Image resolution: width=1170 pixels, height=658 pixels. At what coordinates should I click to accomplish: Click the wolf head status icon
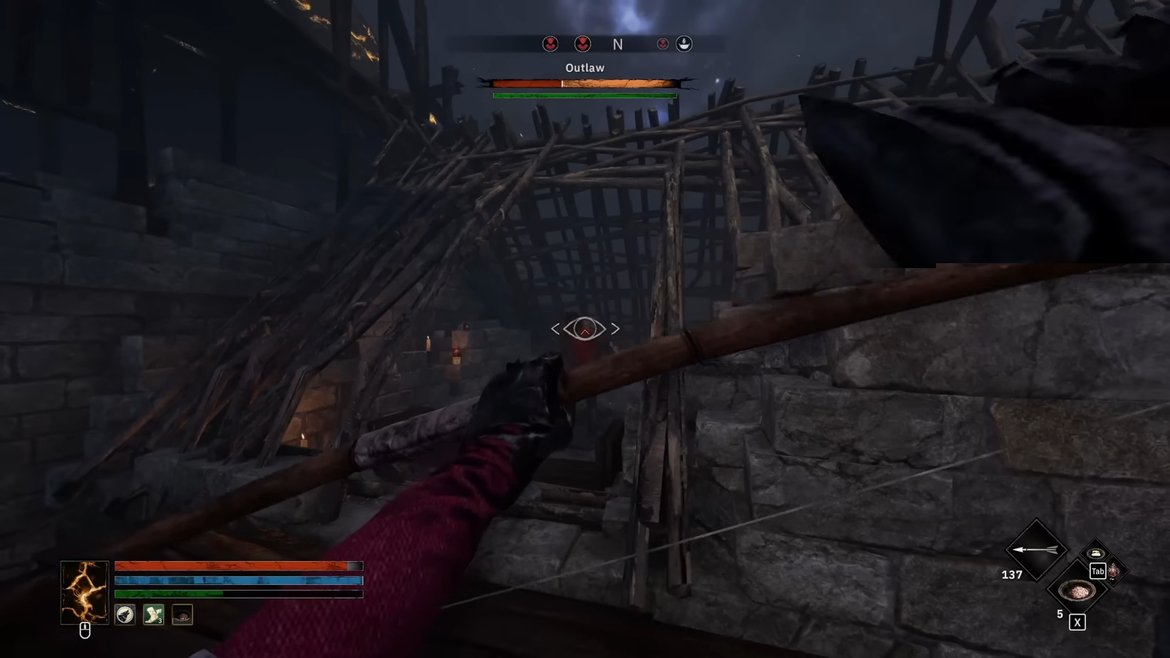[126, 614]
